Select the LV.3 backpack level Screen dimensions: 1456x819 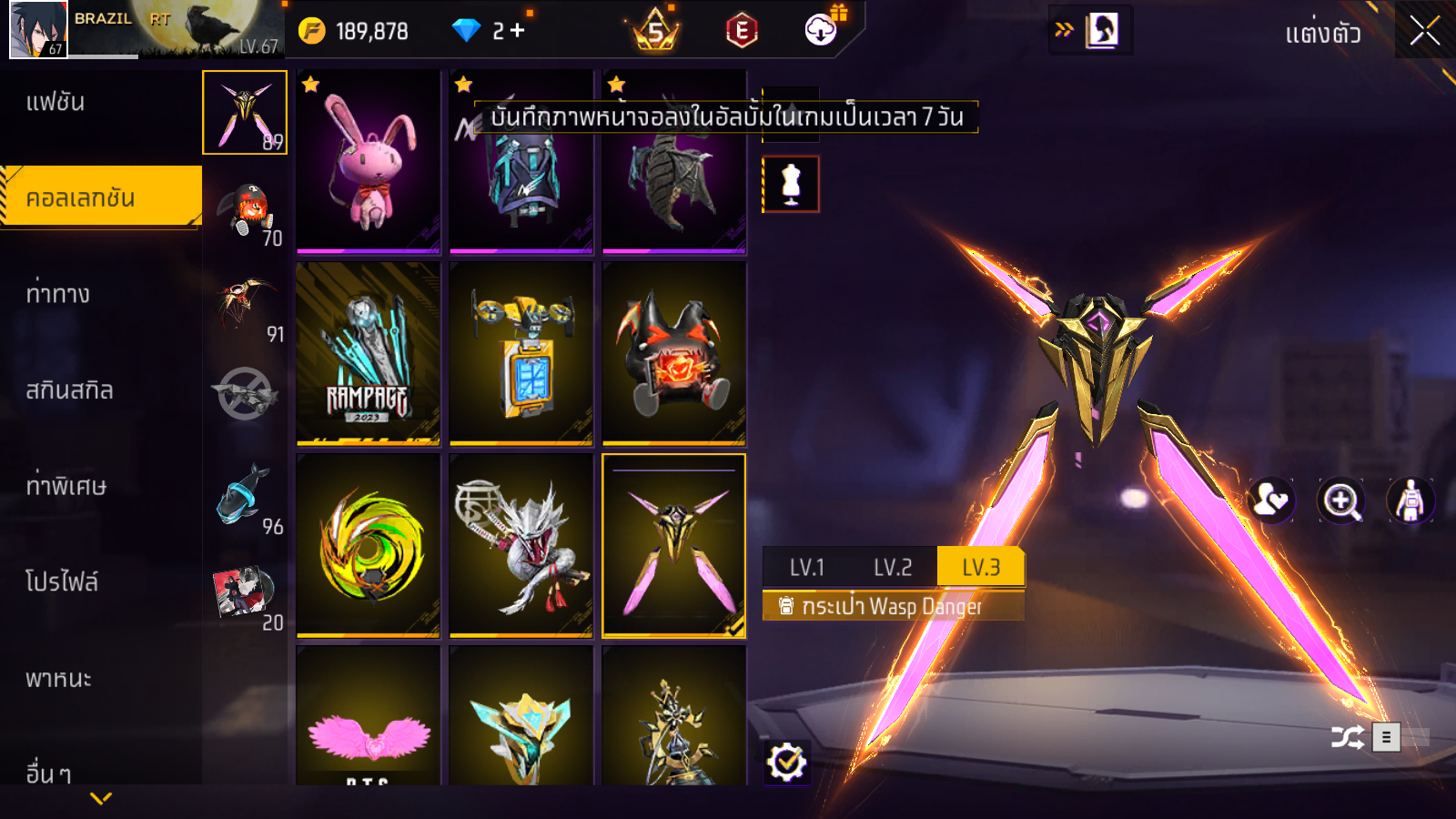(x=981, y=568)
